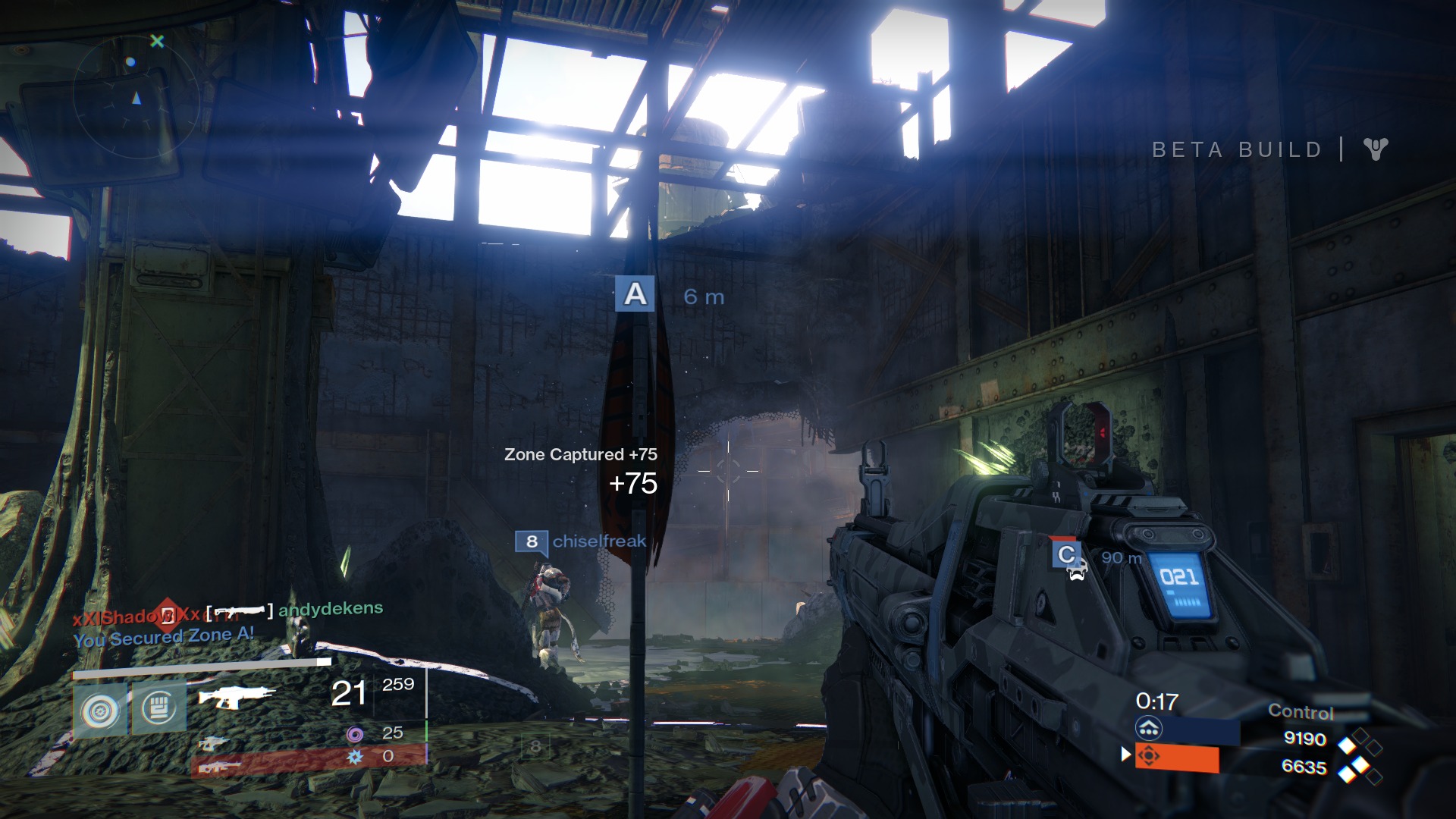The height and width of the screenshot is (819, 1456).
Task: Activate the grenade ability icon
Action: (100, 711)
